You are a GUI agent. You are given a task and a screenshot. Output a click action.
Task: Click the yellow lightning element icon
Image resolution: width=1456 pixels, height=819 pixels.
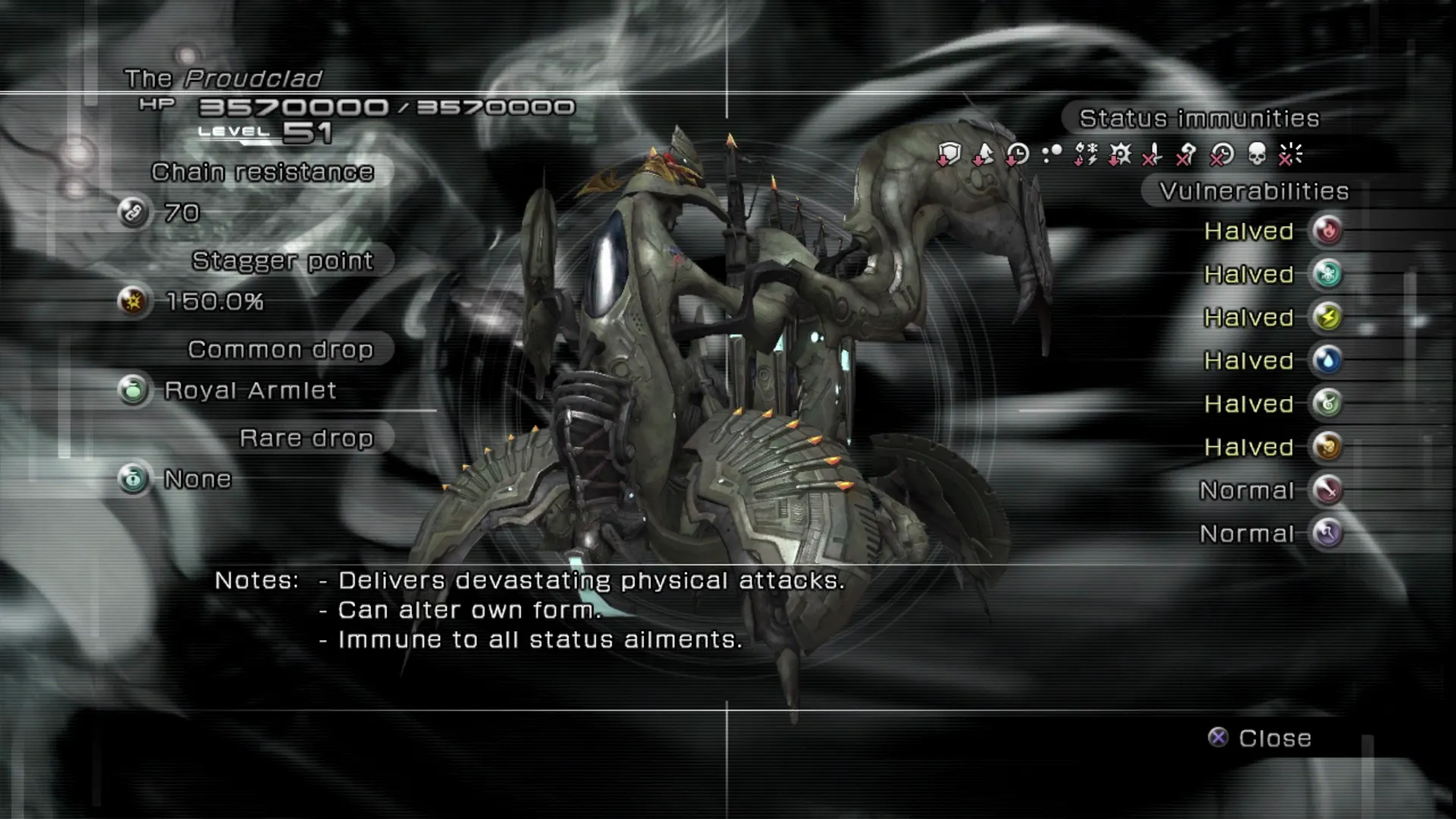(x=1328, y=317)
